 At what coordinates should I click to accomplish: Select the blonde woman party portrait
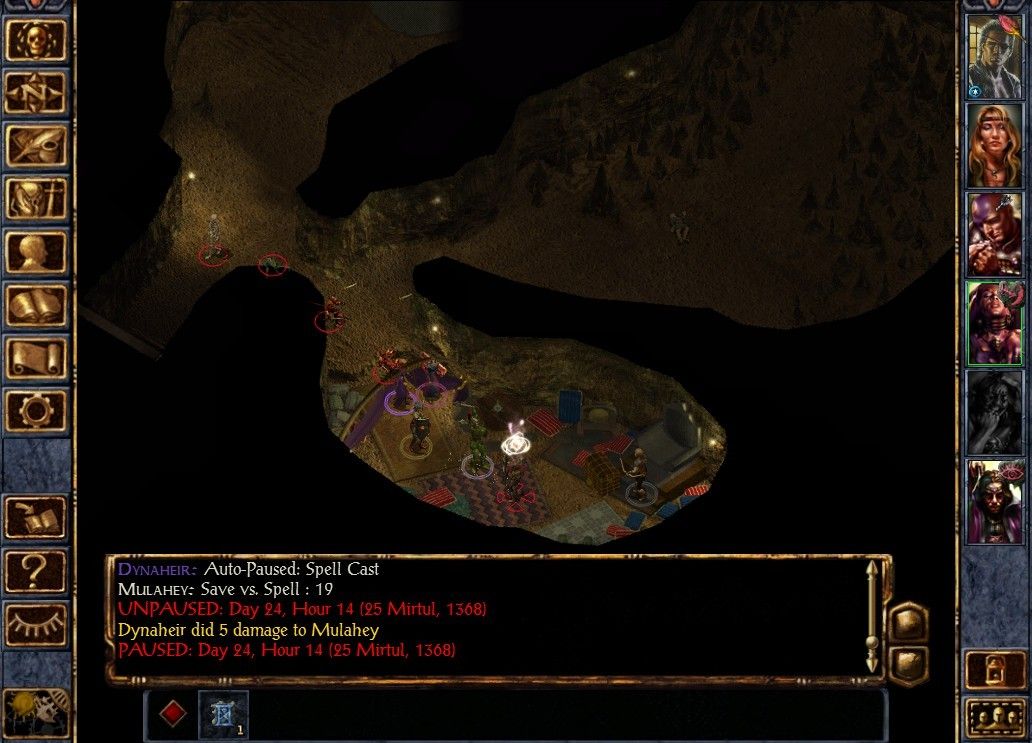(x=994, y=146)
